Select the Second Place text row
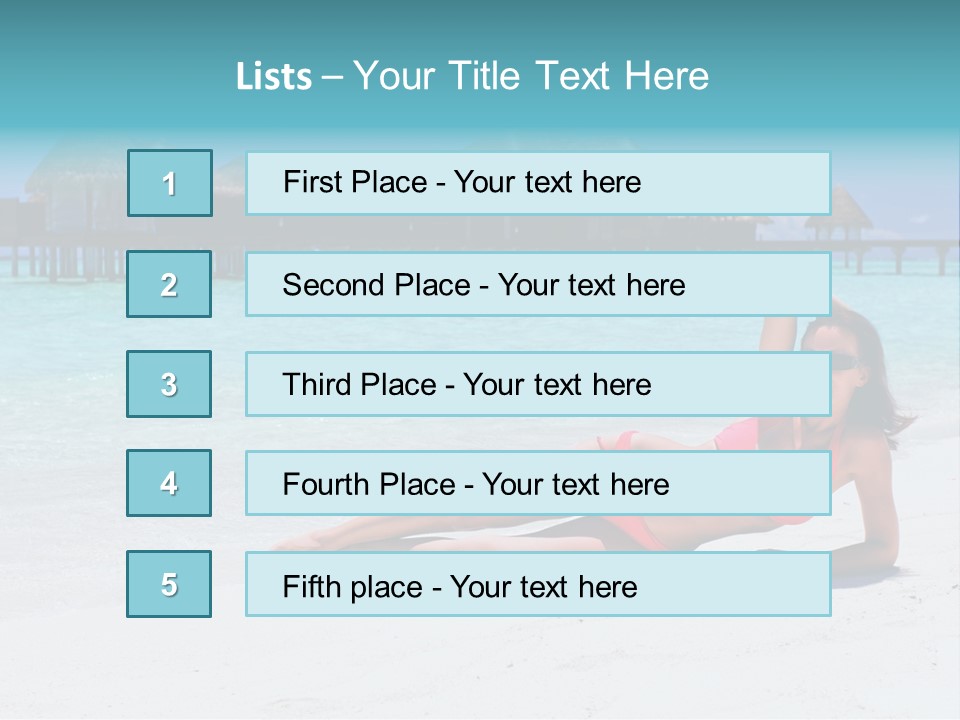 click(x=538, y=284)
